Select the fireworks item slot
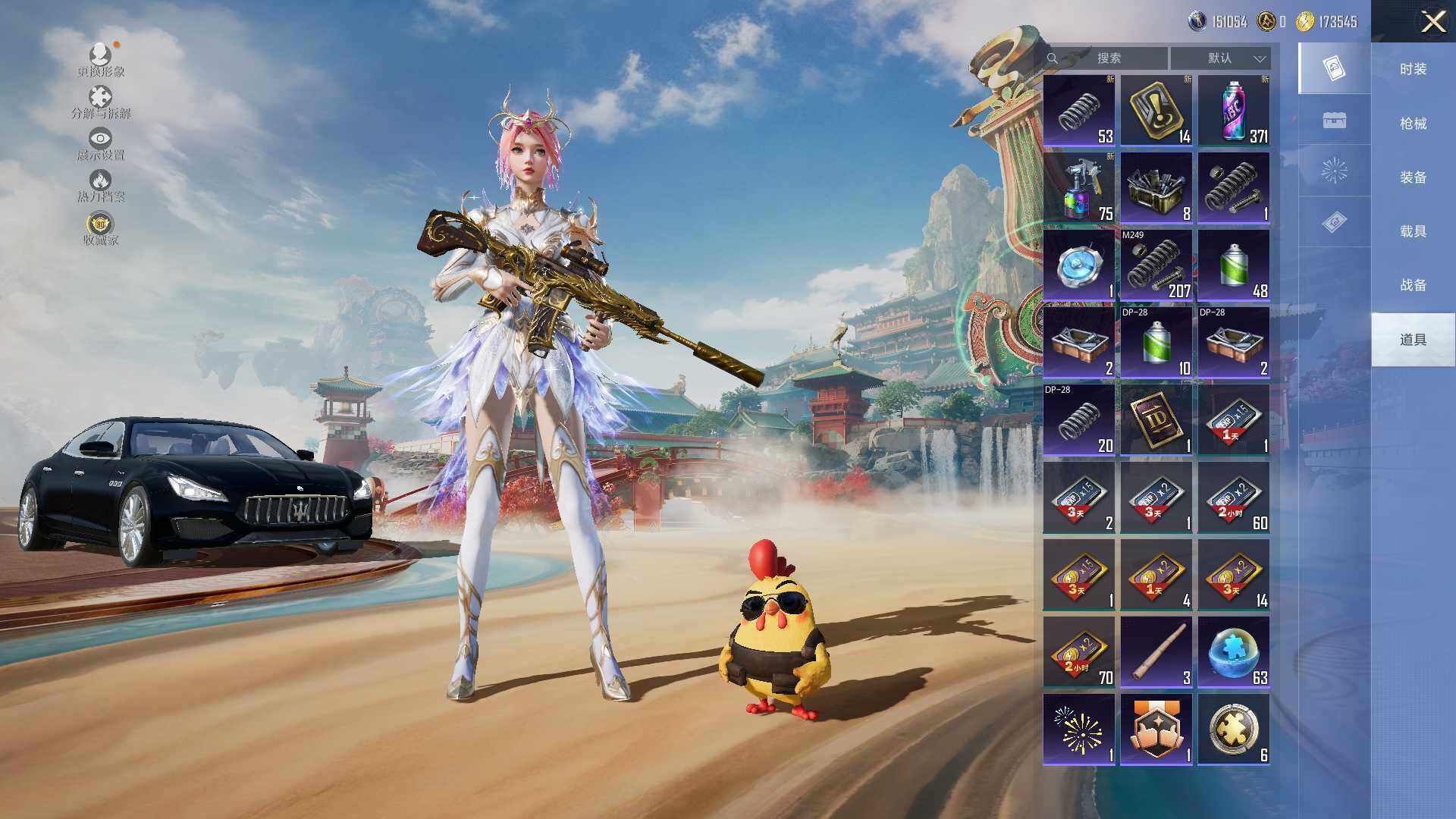Image resolution: width=1456 pixels, height=819 pixels. click(1079, 729)
